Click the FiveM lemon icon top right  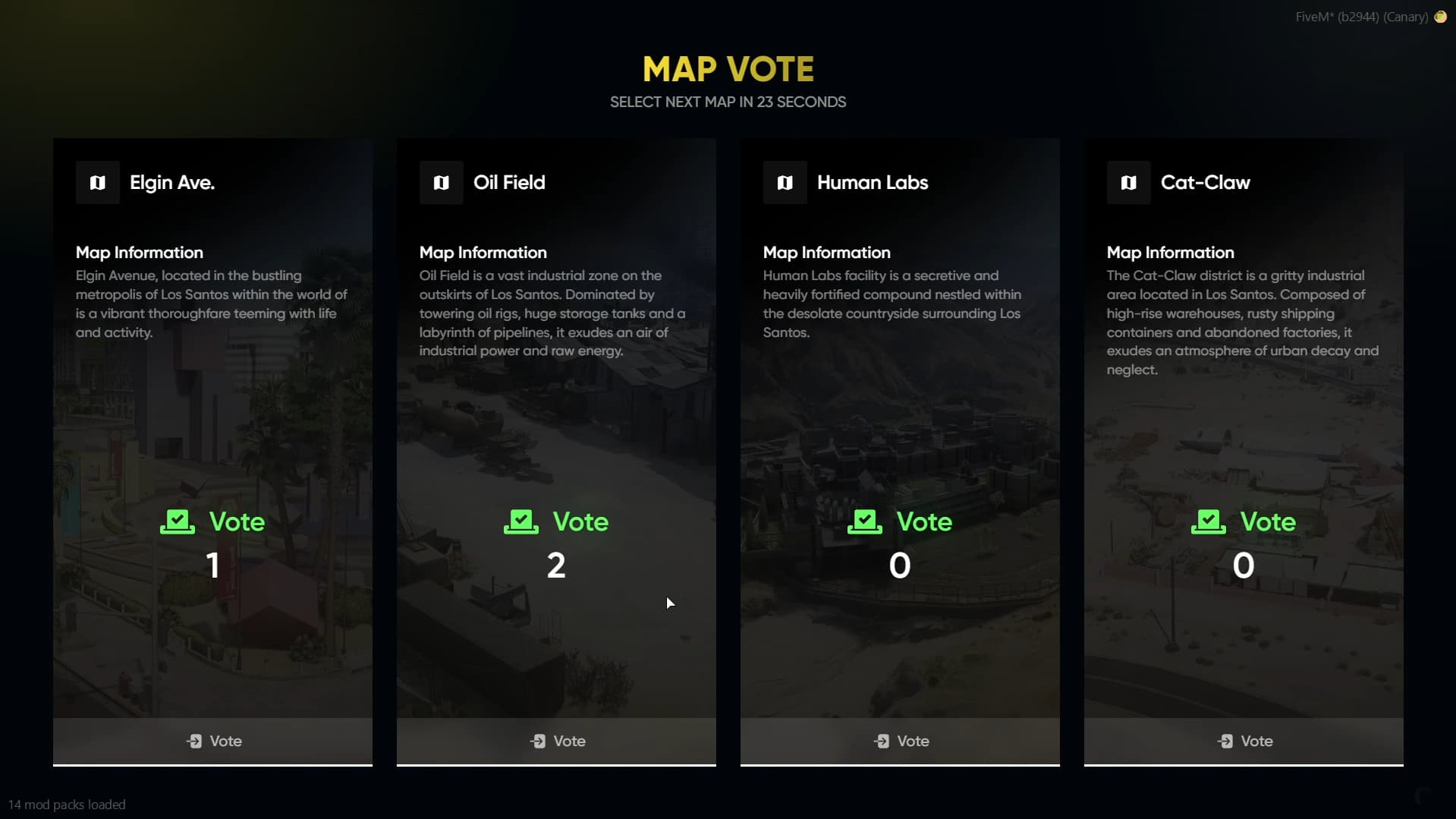[x=1441, y=17]
